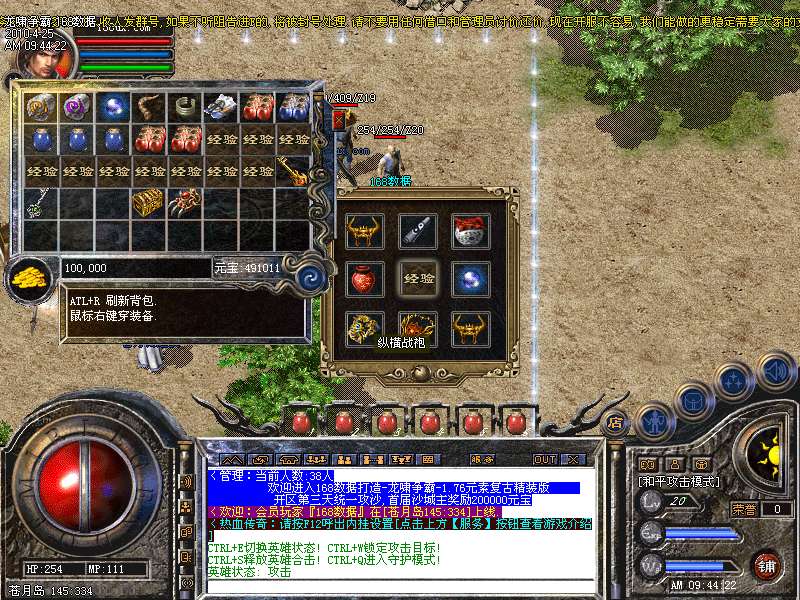The width and height of the screenshot is (800, 600).
Task: Open the stall with the red 铺 button
Action: tap(767, 564)
